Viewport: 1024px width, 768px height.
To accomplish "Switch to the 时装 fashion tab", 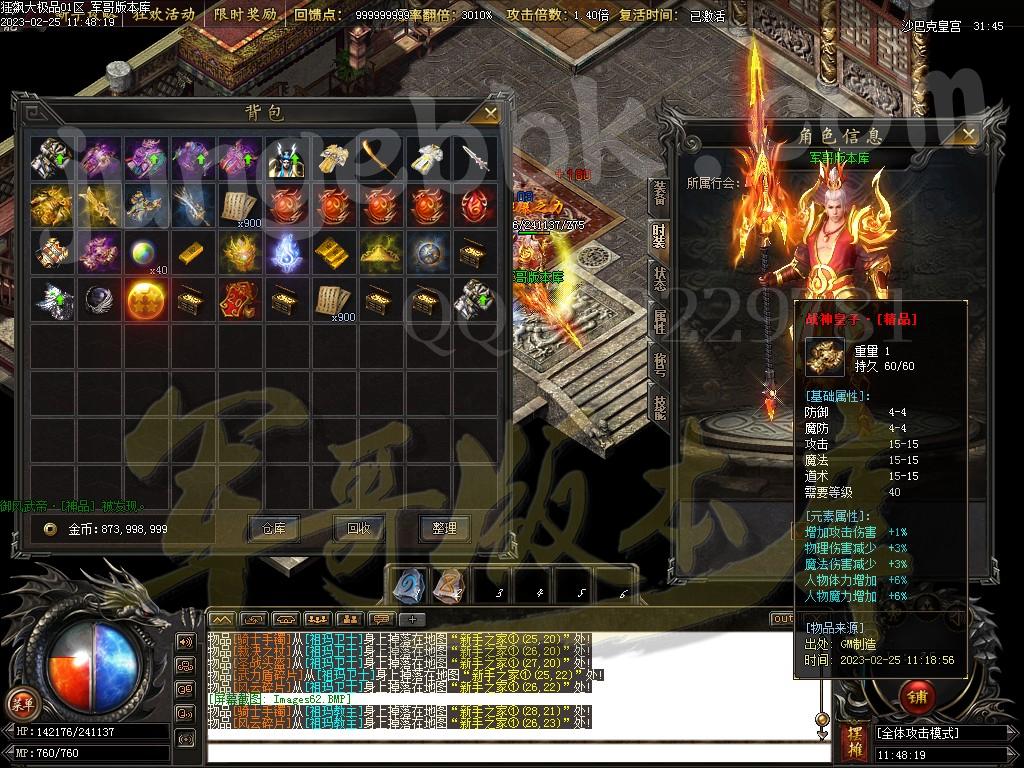I will click(660, 237).
